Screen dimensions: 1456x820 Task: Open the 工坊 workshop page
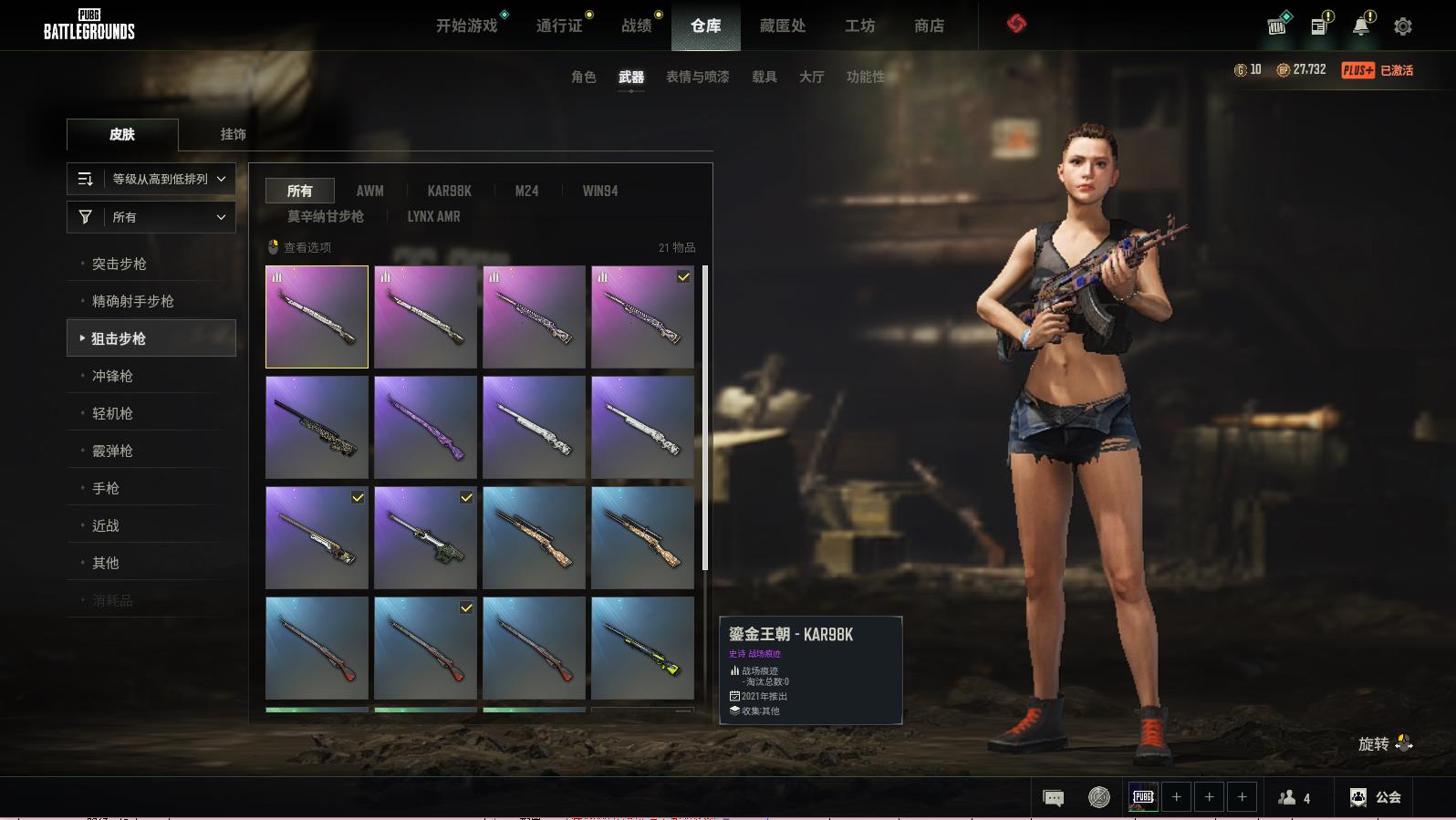pyautogui.click(x=859, y=26)
